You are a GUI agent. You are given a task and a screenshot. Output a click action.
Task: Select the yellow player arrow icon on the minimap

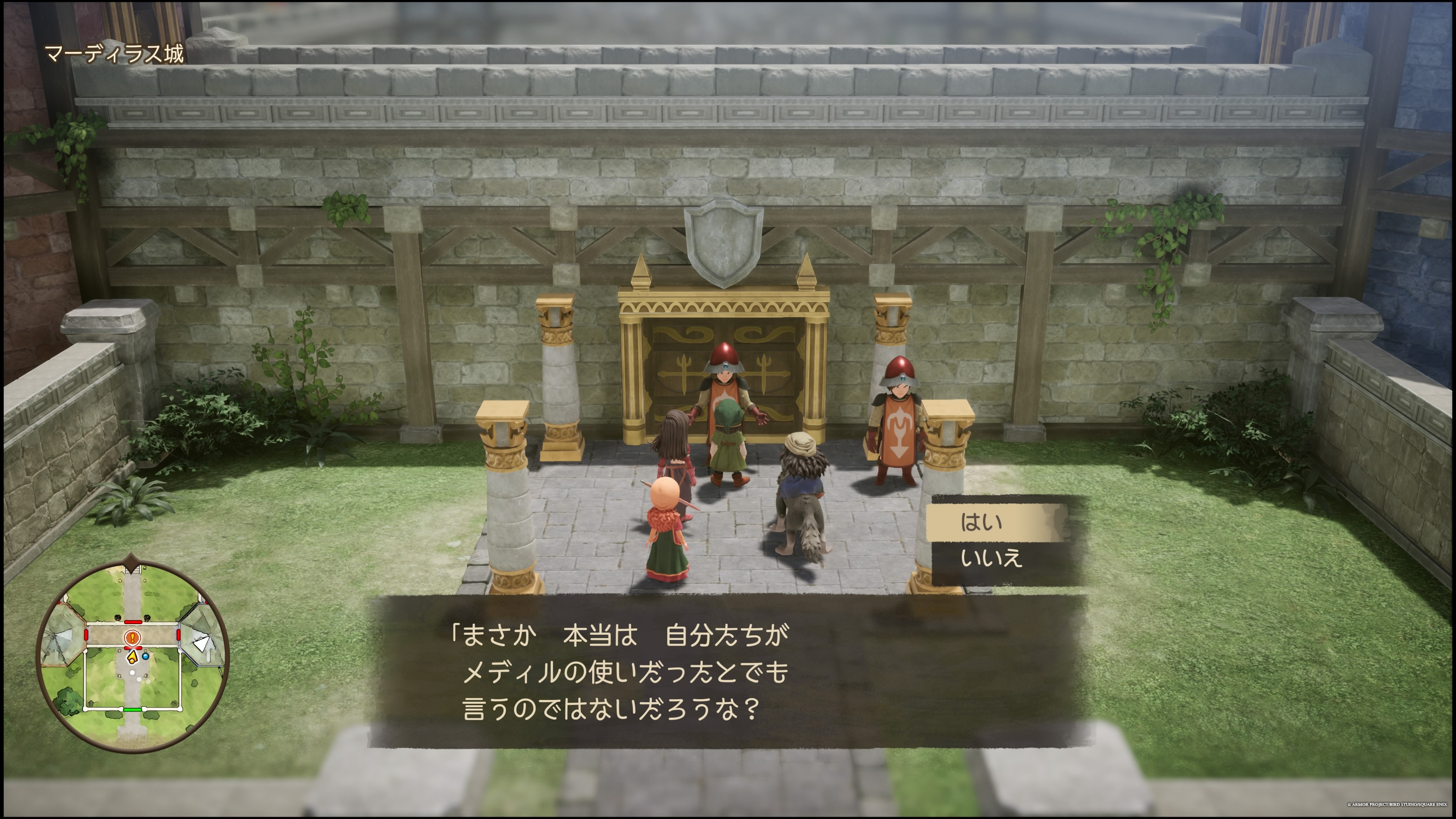point(133,657)
